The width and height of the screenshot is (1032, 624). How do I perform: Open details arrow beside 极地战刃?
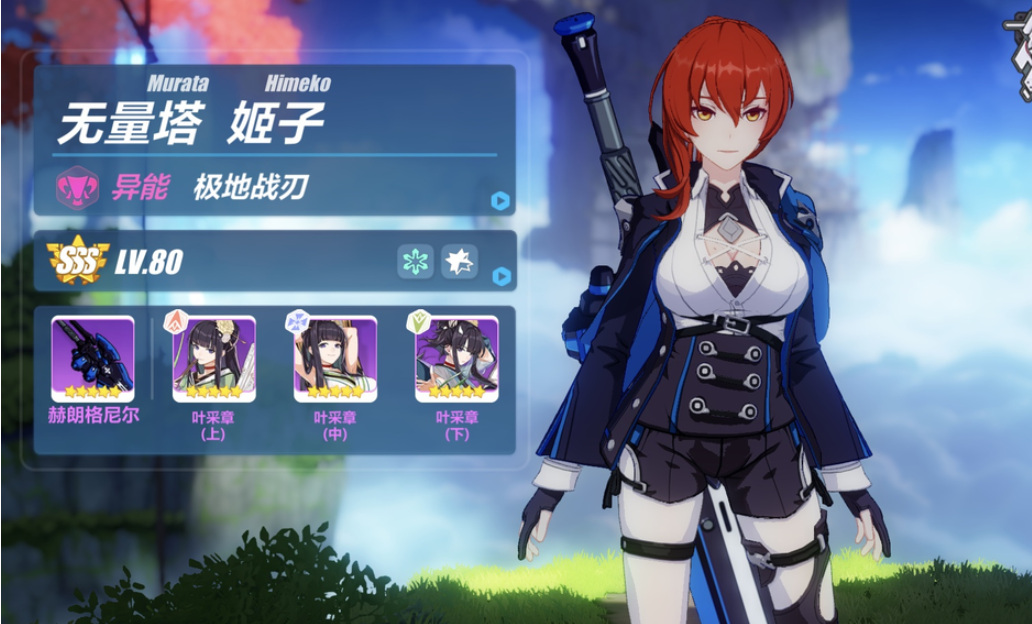point(501,201)
